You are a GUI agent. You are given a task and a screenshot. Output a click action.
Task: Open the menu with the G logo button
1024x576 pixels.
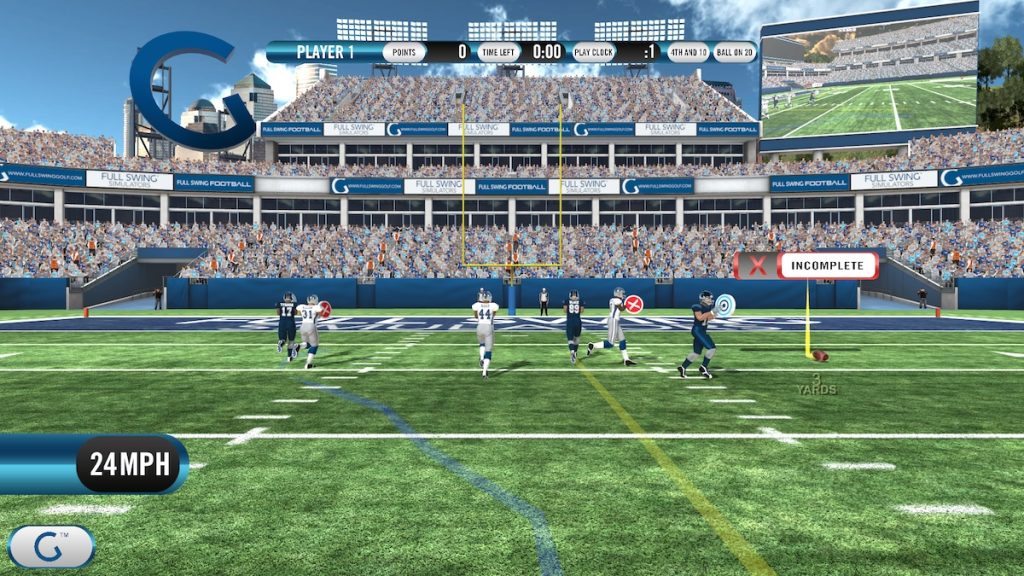click(50, 546)
